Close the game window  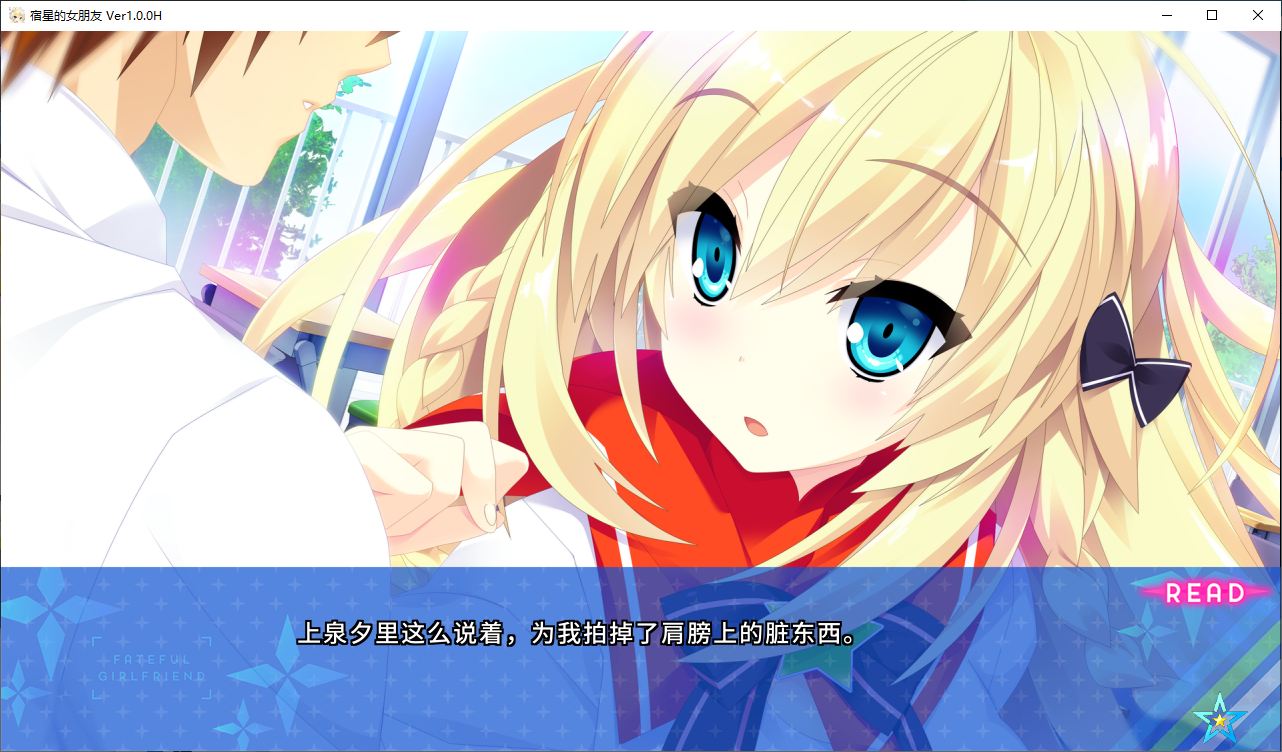click(x=1258, y=15)
